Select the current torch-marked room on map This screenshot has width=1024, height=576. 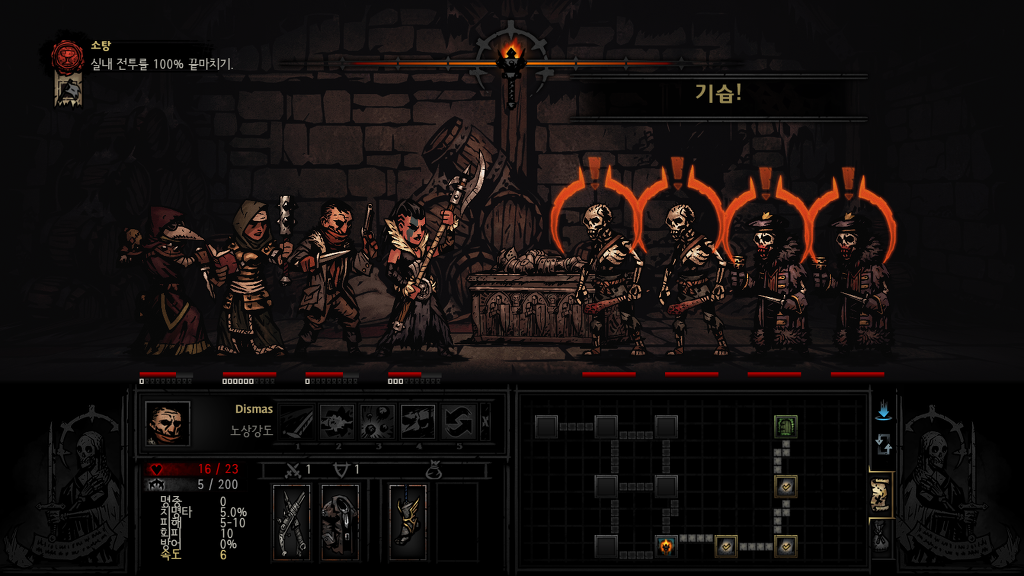point(666,546)
